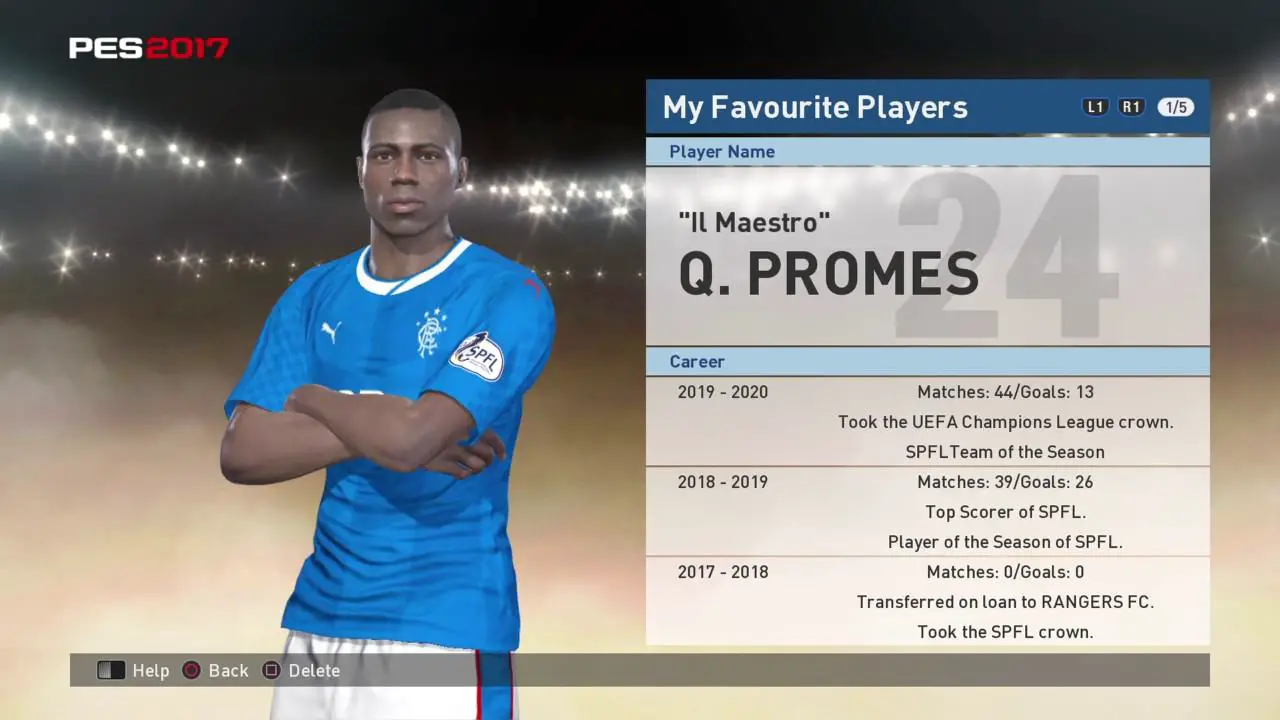Expand the 2018 - 2019 season row
Image resolution: width=1280 pixels, height=720 pixels.
(x=723, y=482)
